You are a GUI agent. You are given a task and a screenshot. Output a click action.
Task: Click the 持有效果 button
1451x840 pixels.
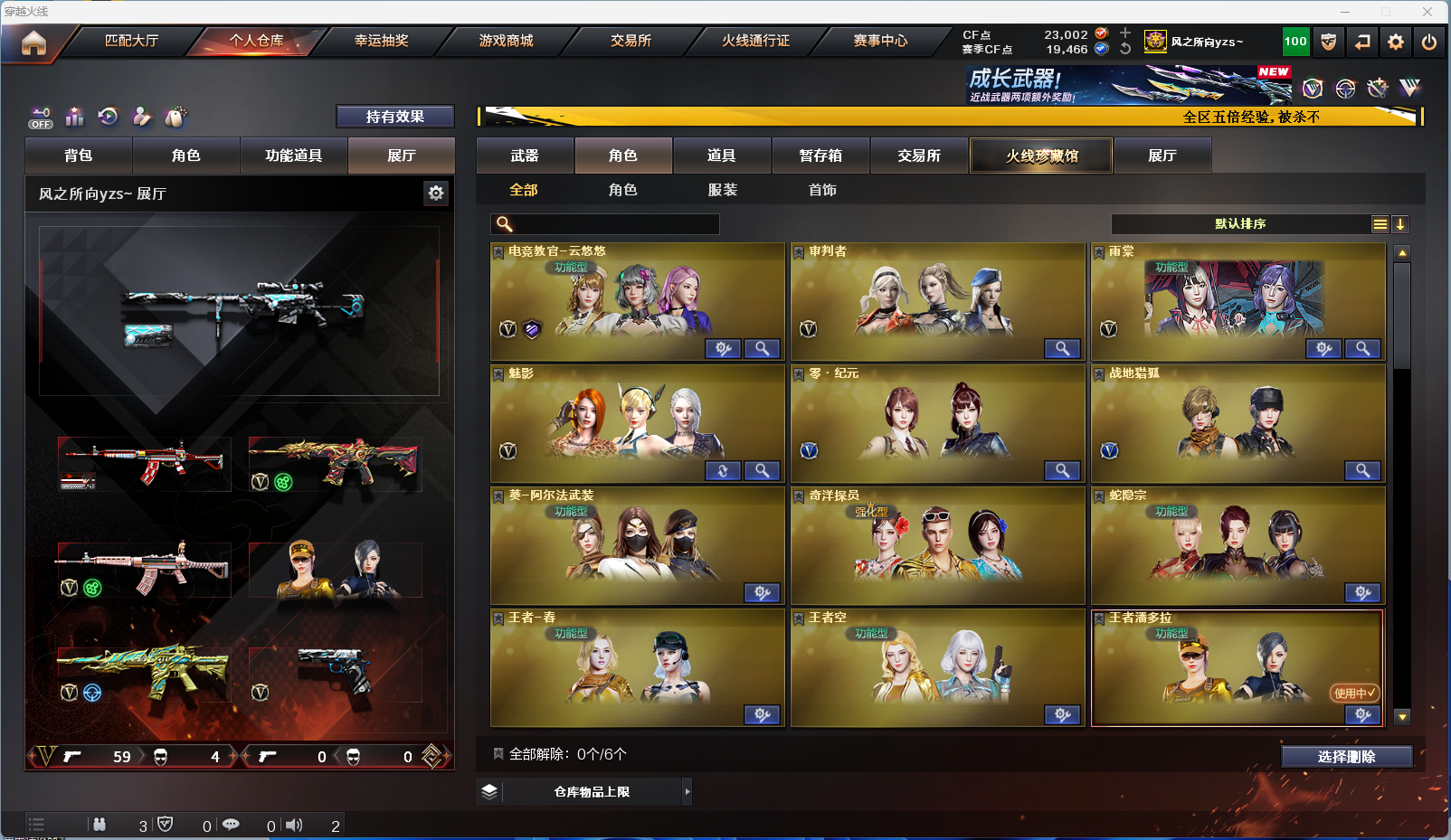point(394,117)
